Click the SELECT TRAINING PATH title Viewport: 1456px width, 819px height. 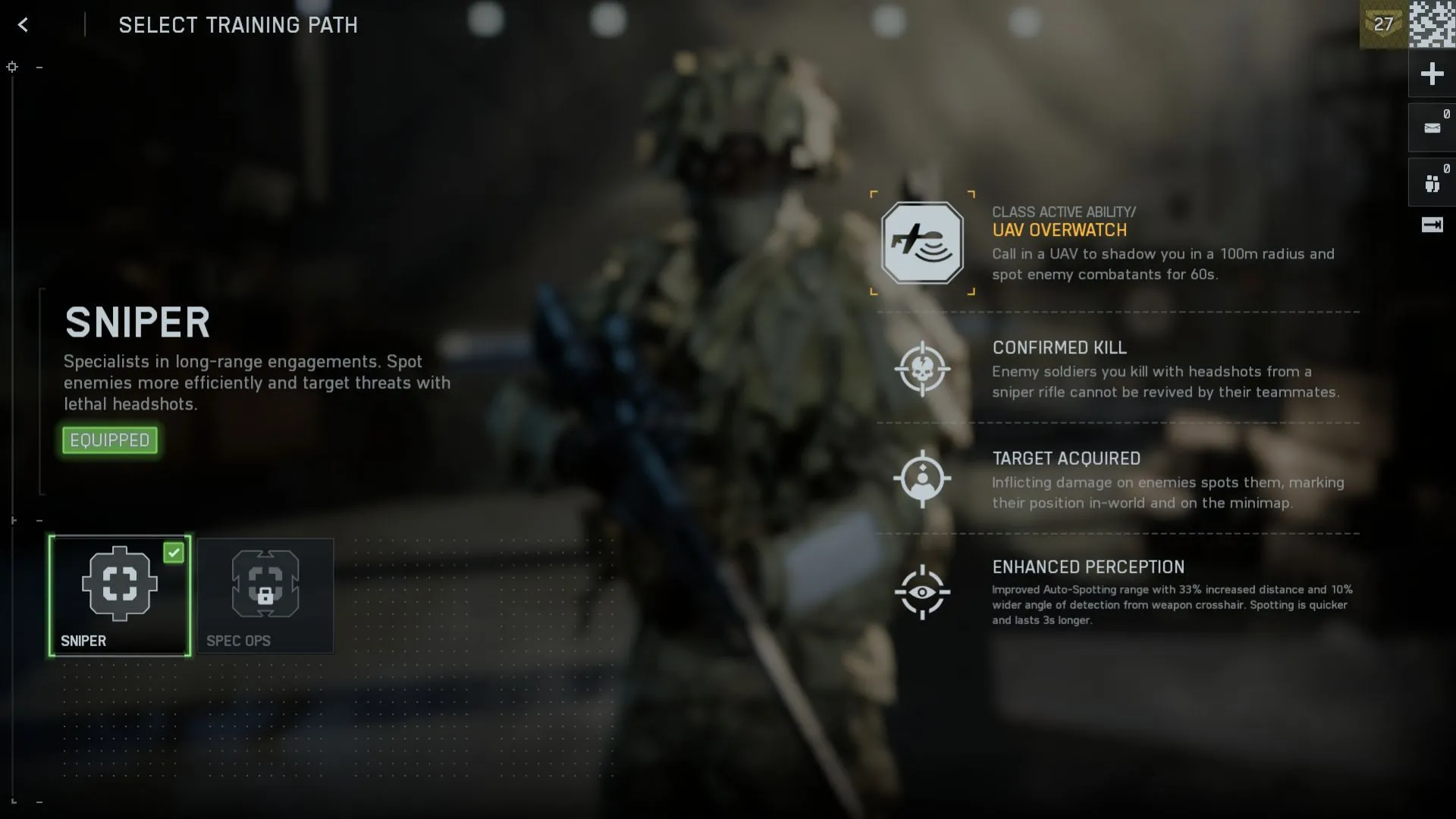[x=237, y=25]
